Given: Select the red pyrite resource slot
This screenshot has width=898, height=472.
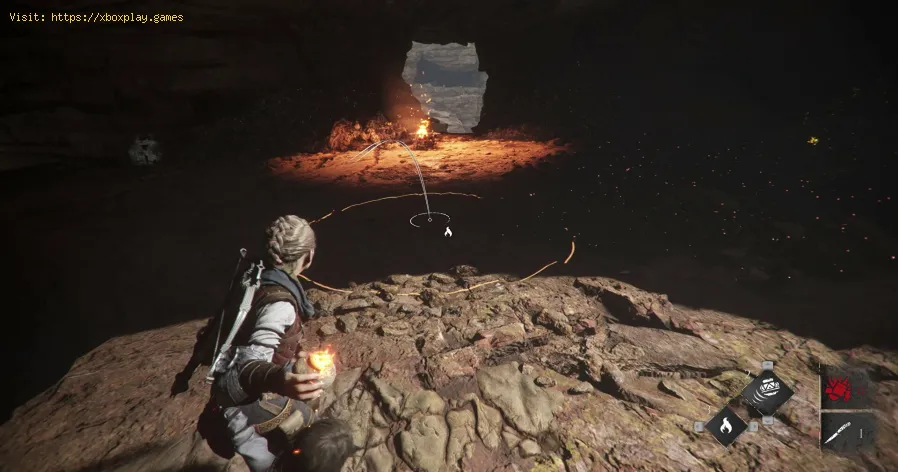Looking at the screenshot, I should pos(836,390).
